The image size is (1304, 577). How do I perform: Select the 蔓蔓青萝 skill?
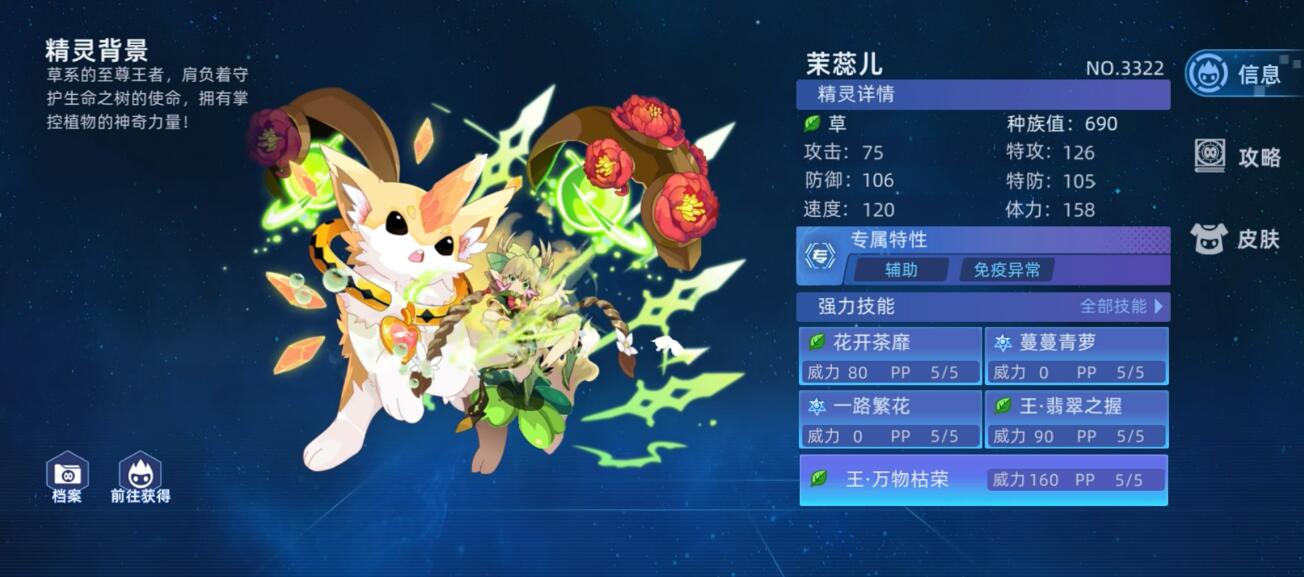tap(1076, 356)
